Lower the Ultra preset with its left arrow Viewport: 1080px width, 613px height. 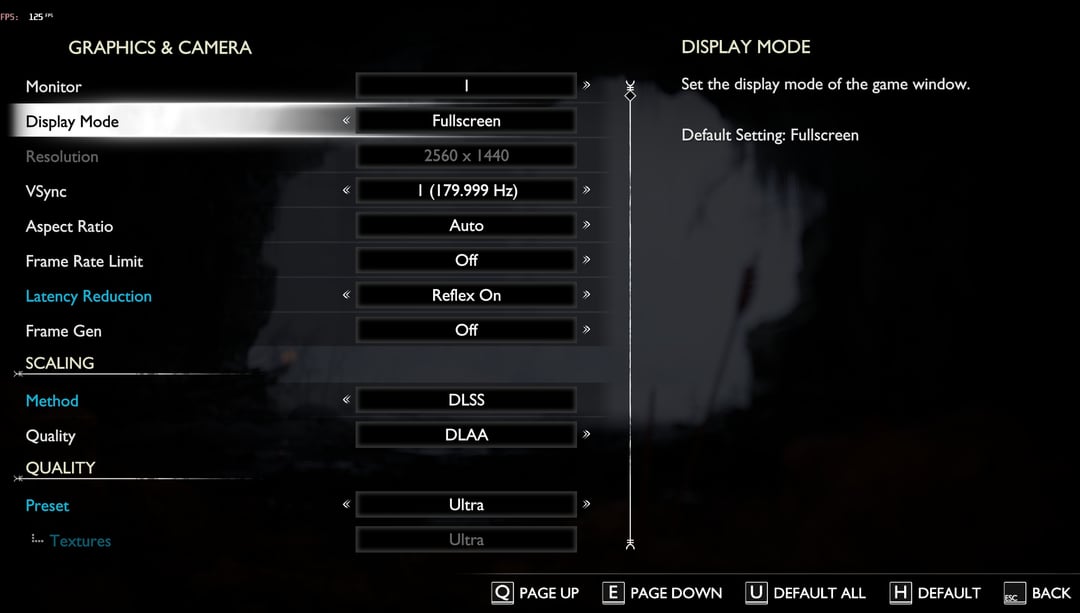coord(346,505)
